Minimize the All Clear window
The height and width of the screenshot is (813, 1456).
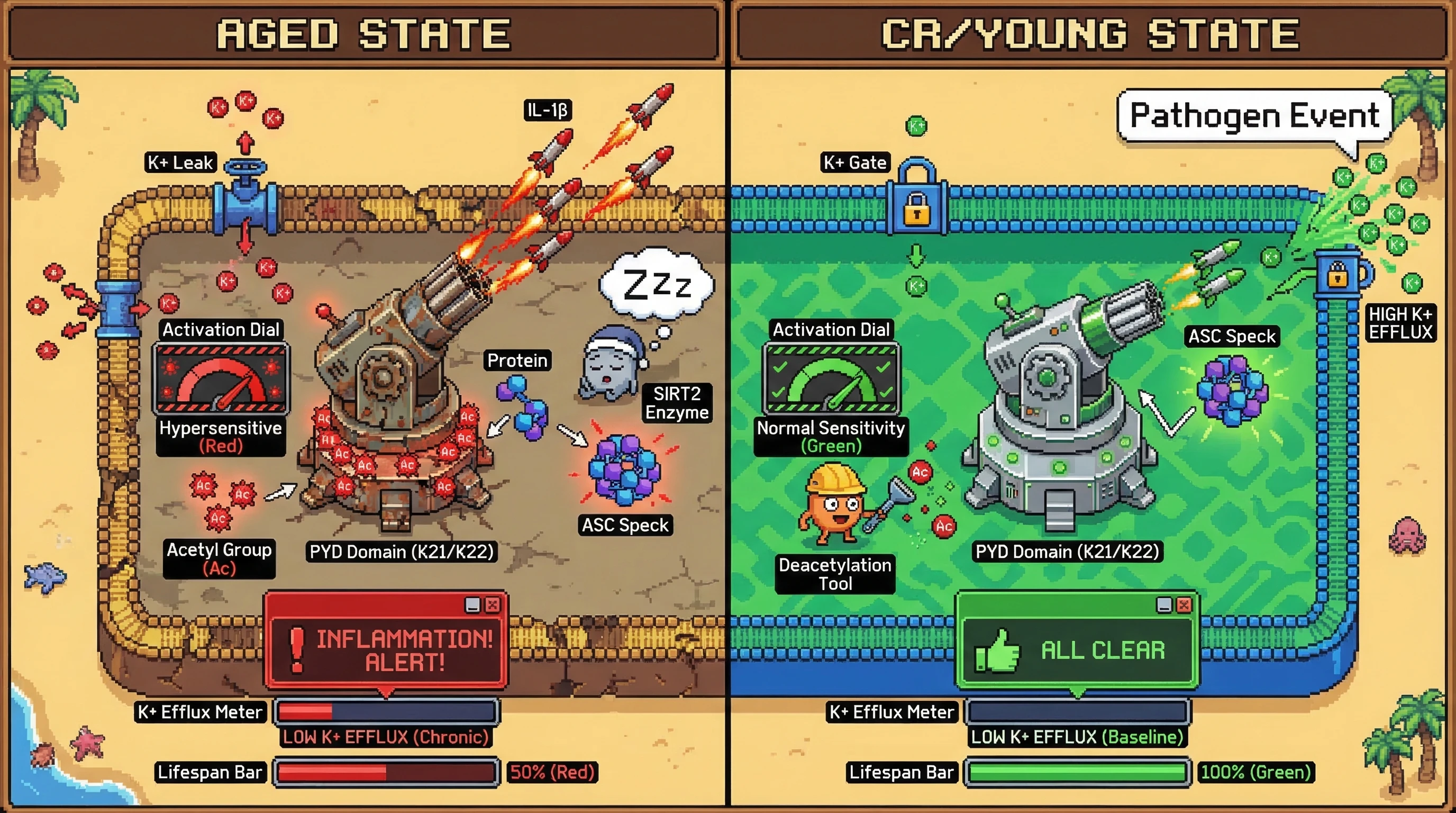click(x=1164, y=605)
